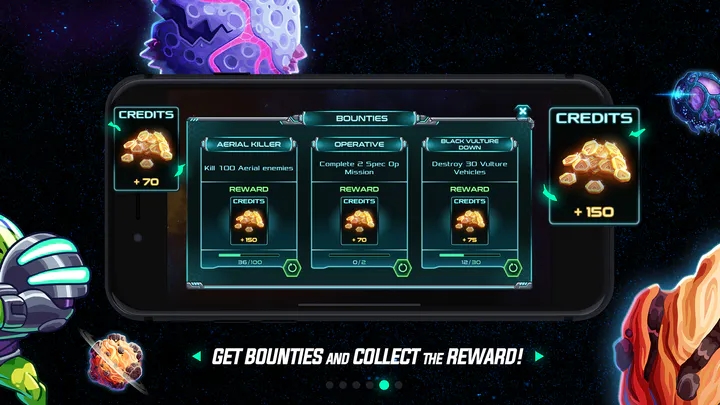
Task: Jump to the first carousel page dot
Action: pos(330,384)
